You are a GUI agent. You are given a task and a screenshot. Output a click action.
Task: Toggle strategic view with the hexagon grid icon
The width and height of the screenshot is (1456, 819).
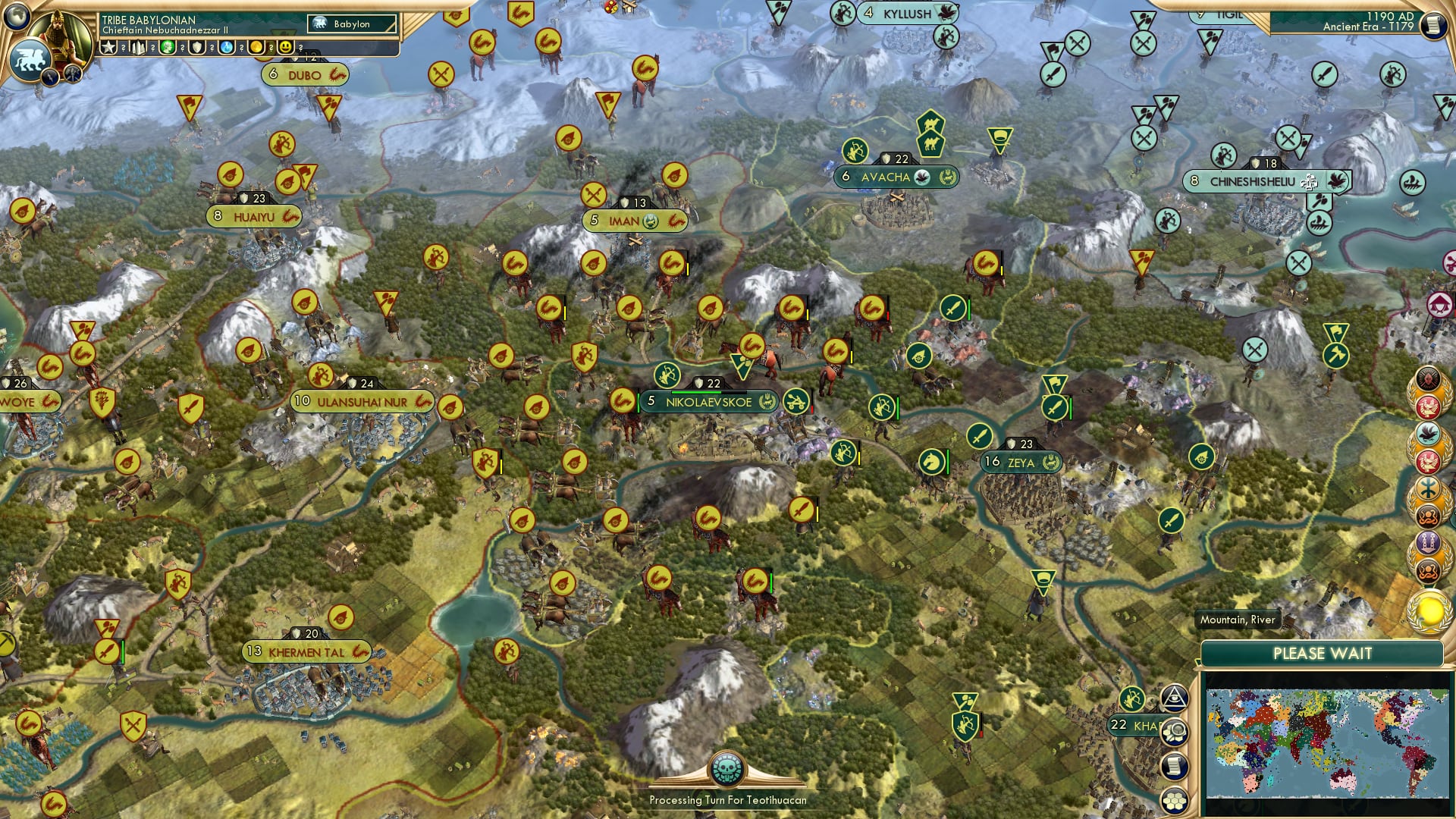coord(1175,801)
